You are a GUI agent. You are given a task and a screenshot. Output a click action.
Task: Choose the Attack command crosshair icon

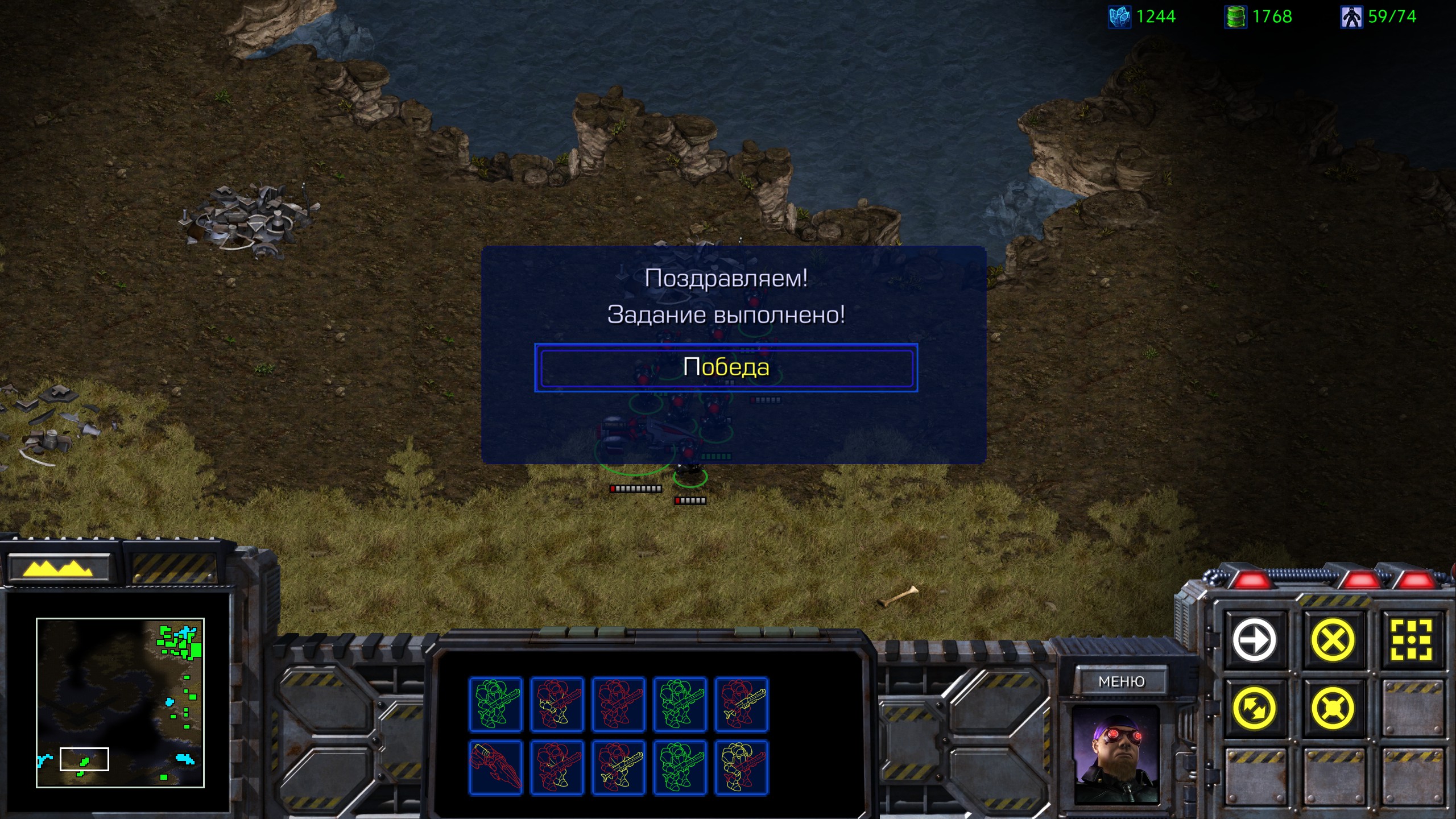click(1411, 640)
